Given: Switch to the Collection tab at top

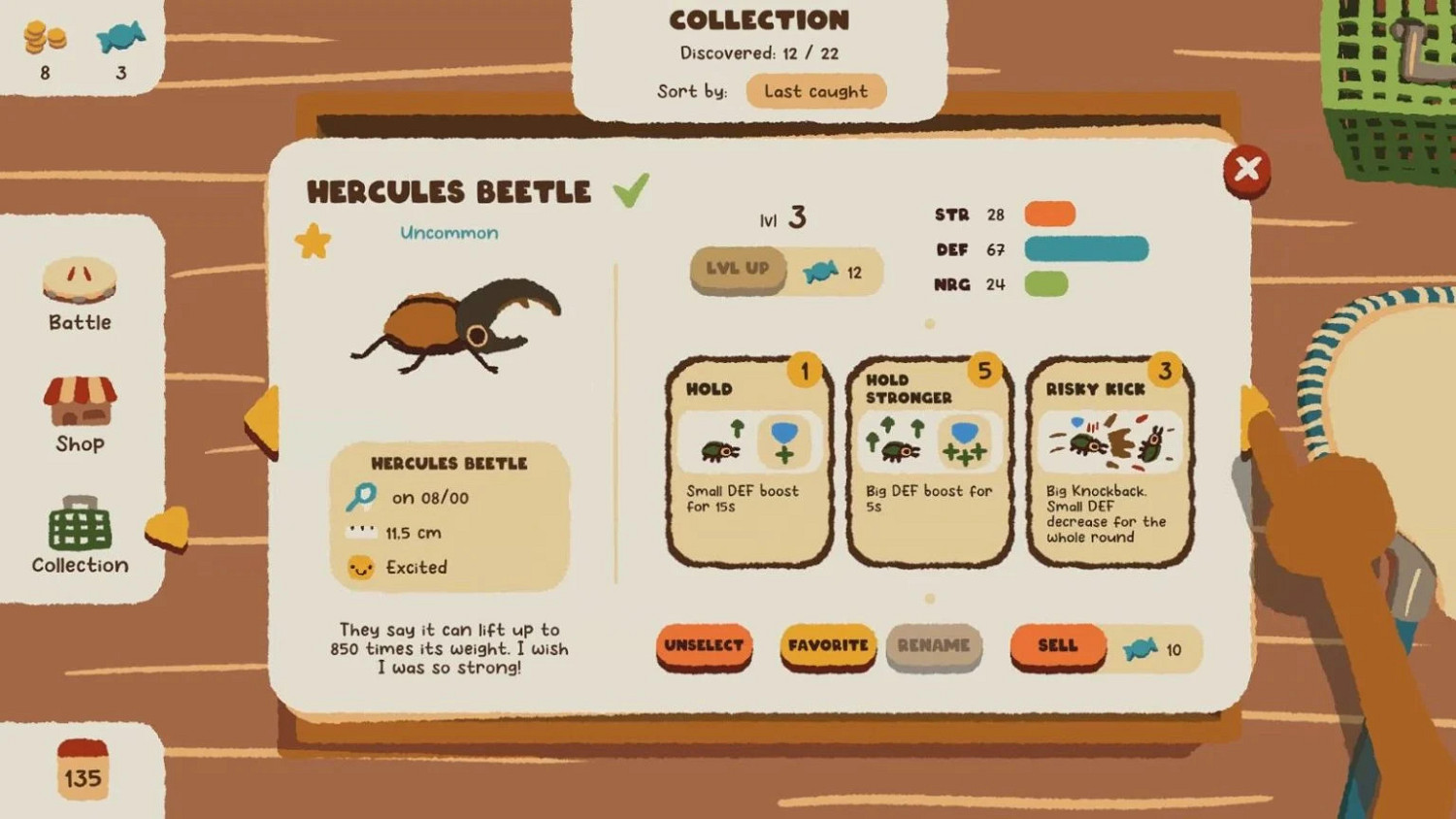Looking at the screenshot, I should (760, 19).
